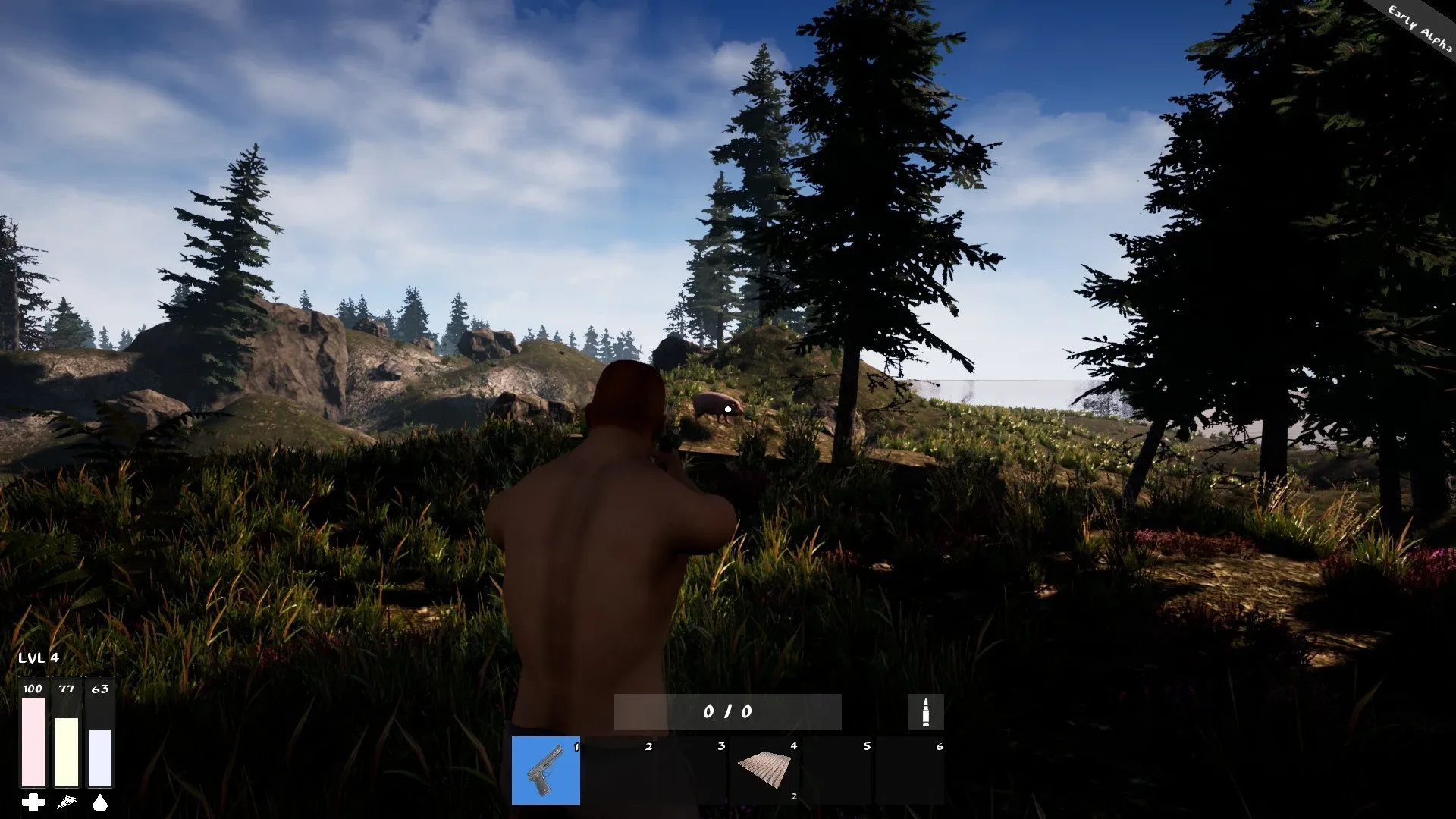Click the highlighted blue slot selection
1456x819 pixels.
(545, 770)
